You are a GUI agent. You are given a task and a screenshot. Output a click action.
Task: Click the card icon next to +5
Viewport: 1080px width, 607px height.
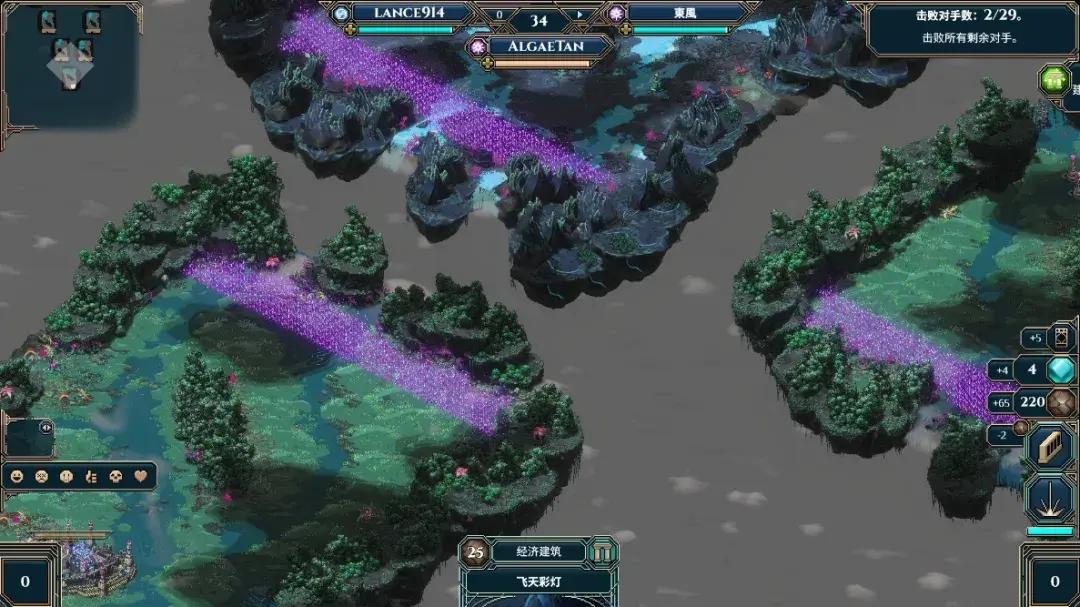pyautogui.click(x=1062, y=338)
